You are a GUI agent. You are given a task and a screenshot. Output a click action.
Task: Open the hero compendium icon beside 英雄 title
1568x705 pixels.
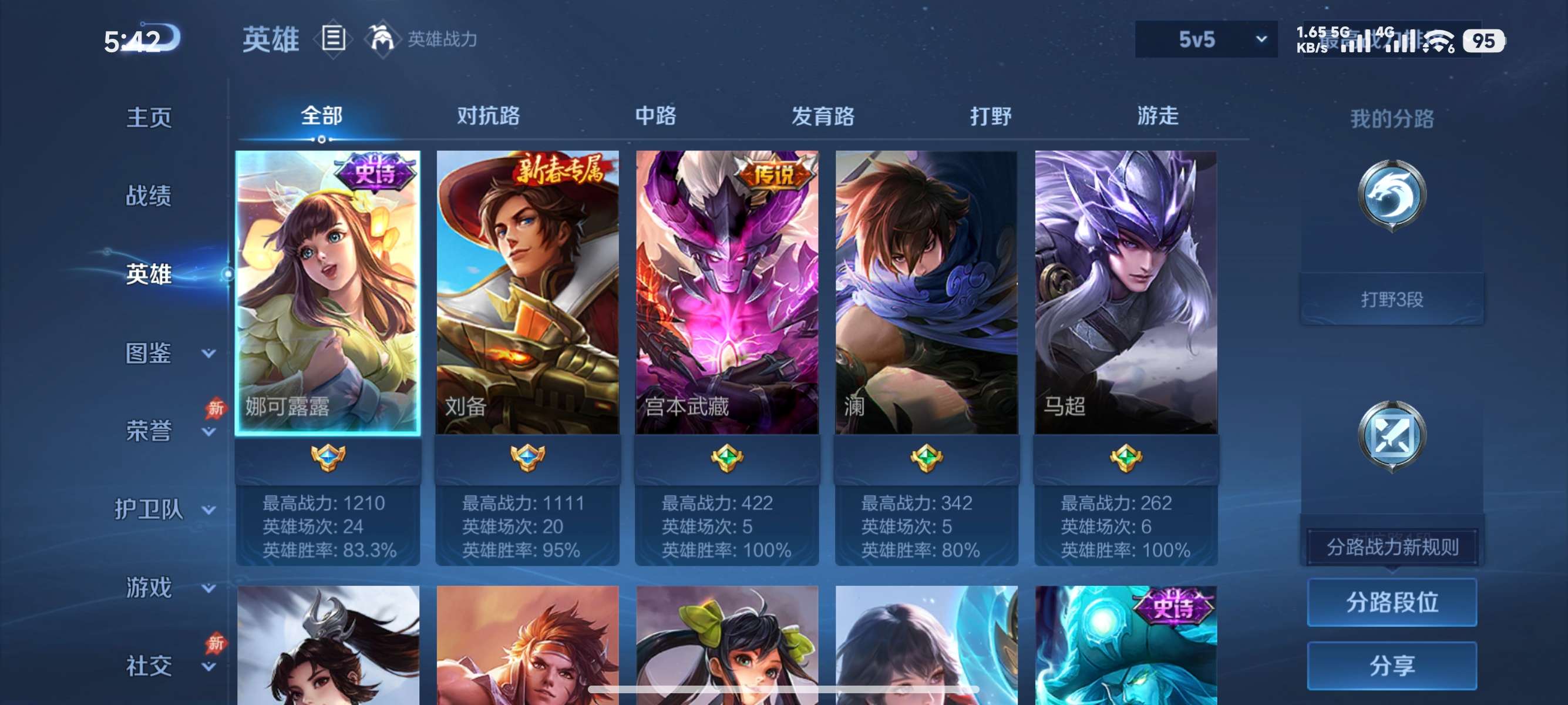(332, 39)
